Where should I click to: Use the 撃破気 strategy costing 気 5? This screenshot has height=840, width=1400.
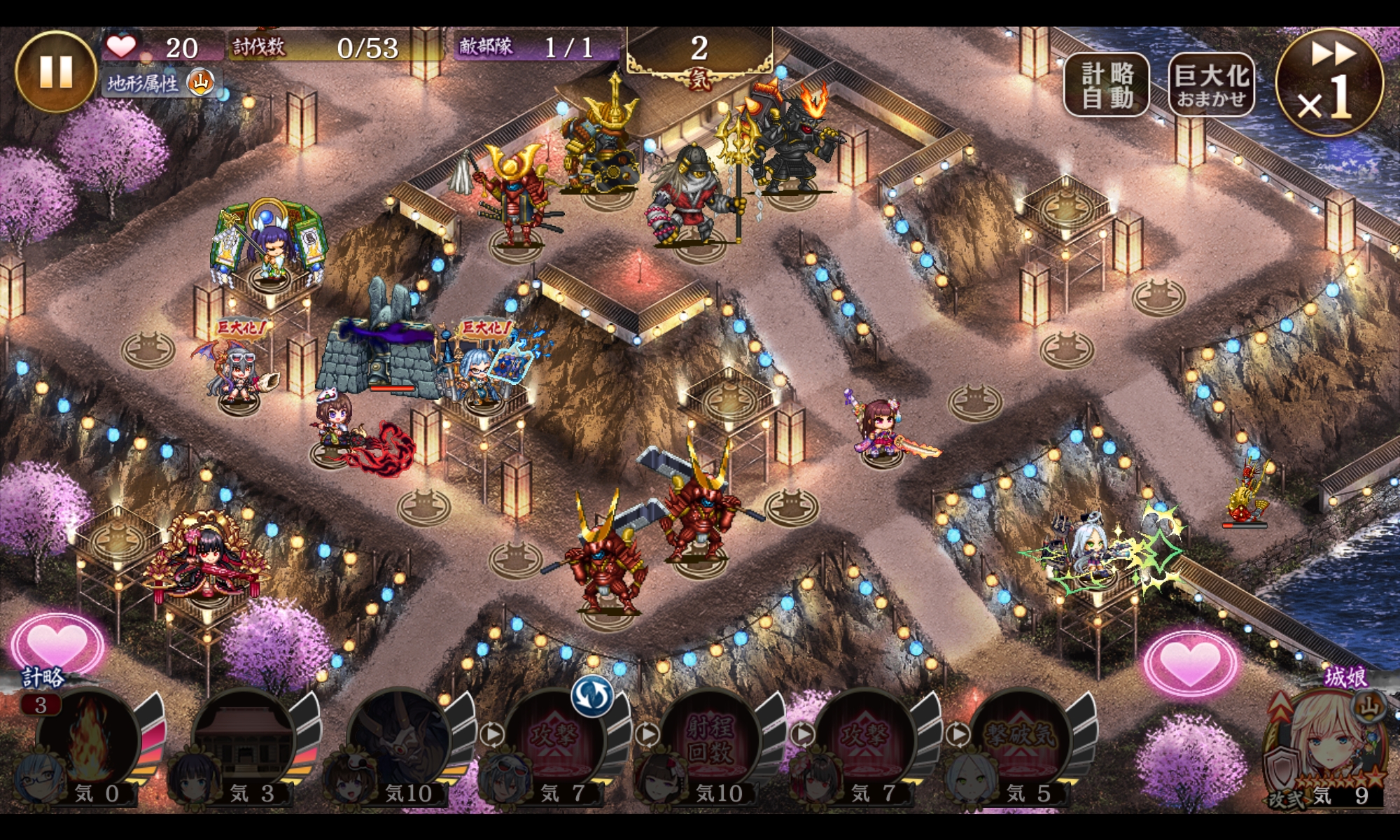1020,742
